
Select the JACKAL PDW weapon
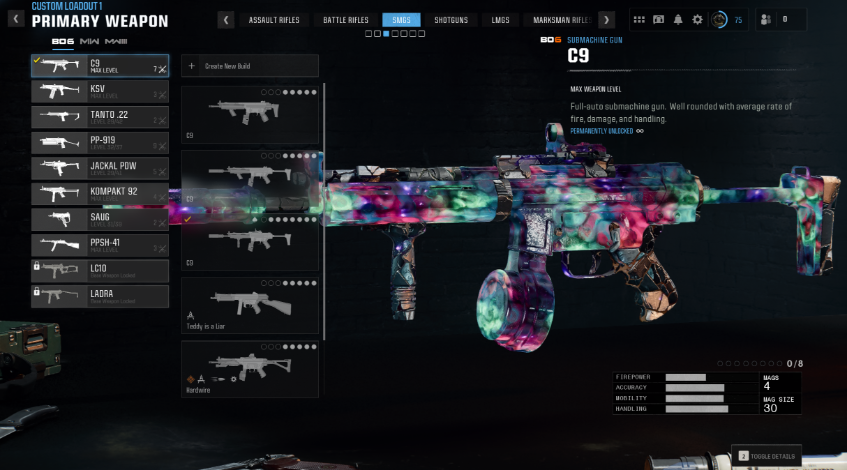coord(100,168)
